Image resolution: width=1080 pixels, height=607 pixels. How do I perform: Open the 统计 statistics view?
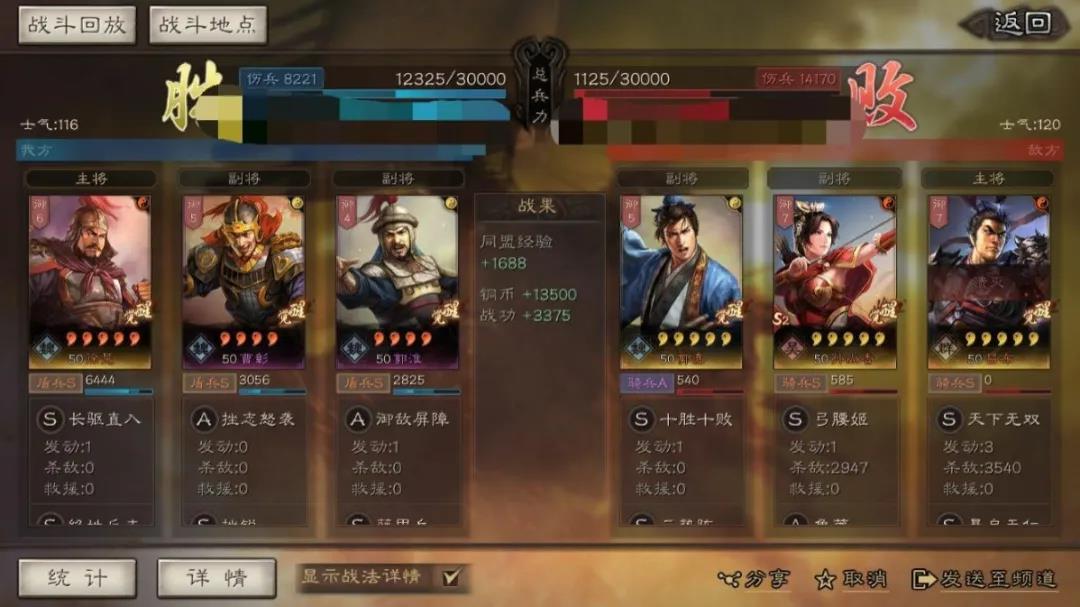77,578
